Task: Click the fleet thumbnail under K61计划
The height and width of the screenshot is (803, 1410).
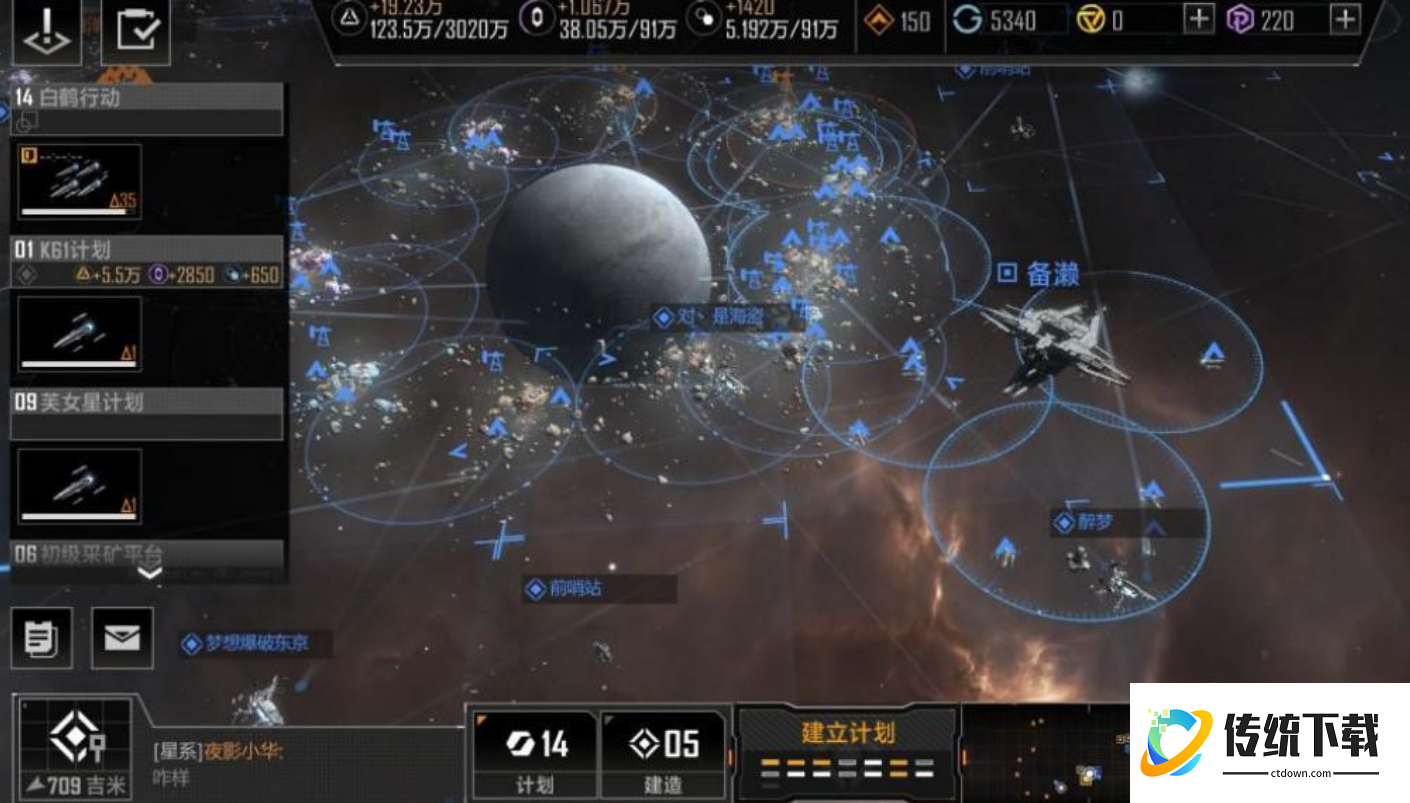Action: click(x=79, y=334)
